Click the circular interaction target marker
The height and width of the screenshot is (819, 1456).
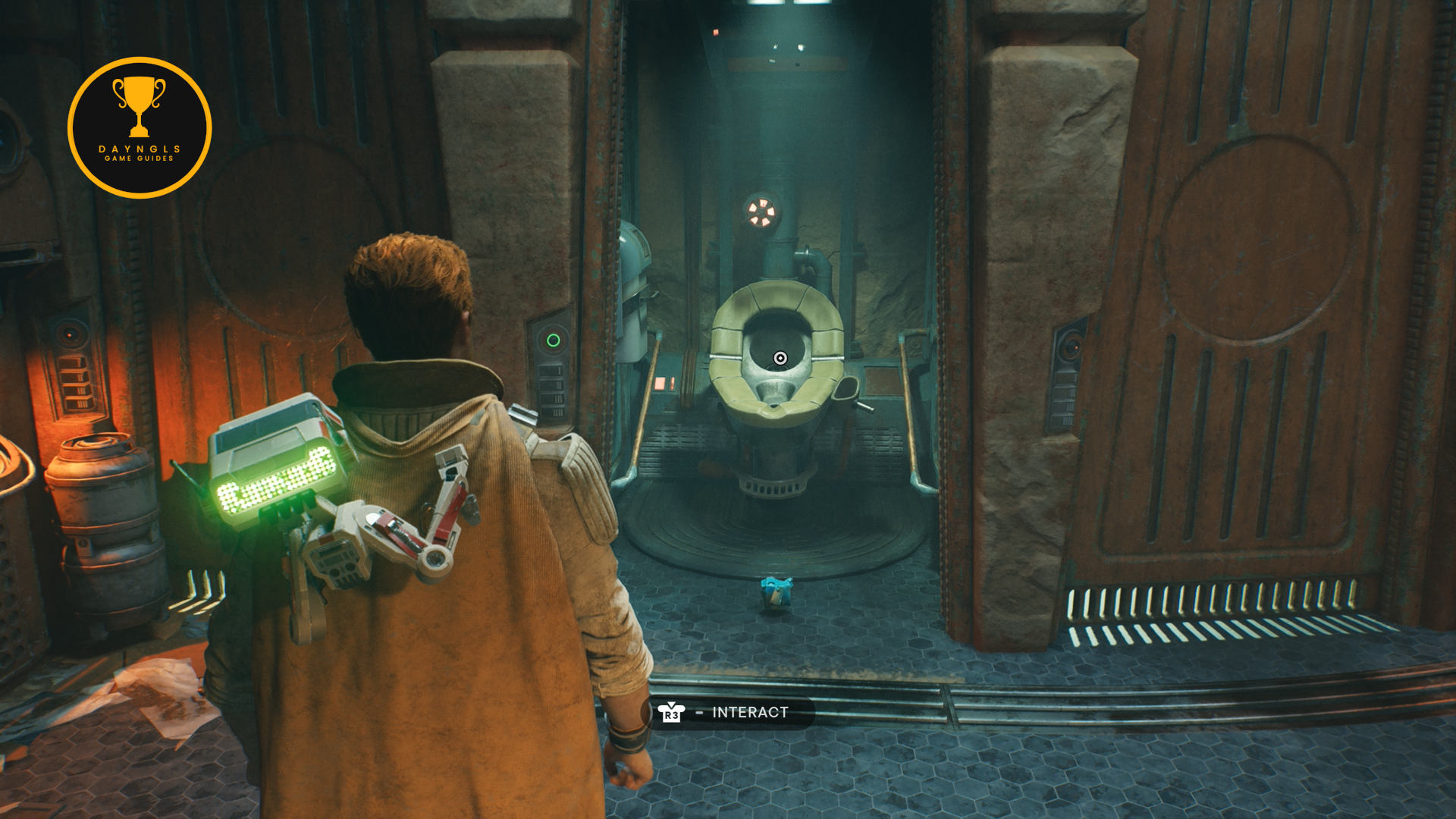tap(780, 358)
